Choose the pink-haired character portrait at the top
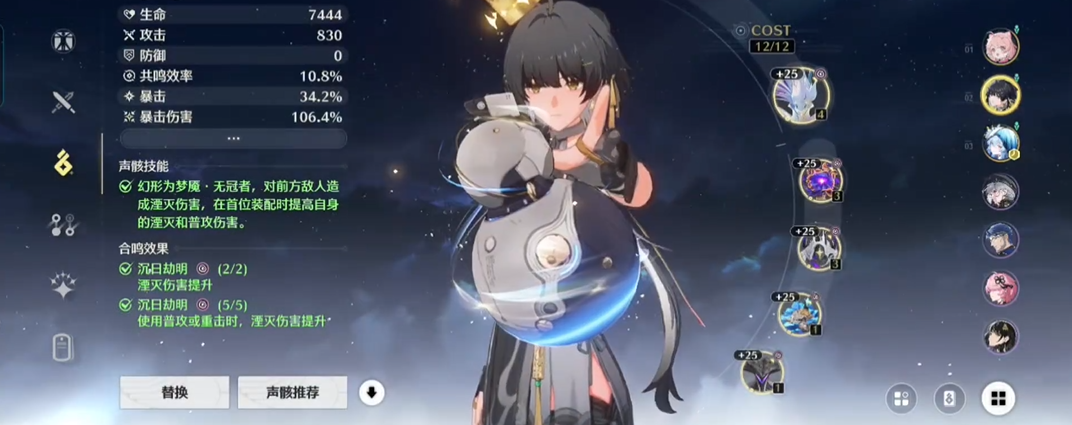Viewport: 1072px width, 425px height. [1000, 46]
